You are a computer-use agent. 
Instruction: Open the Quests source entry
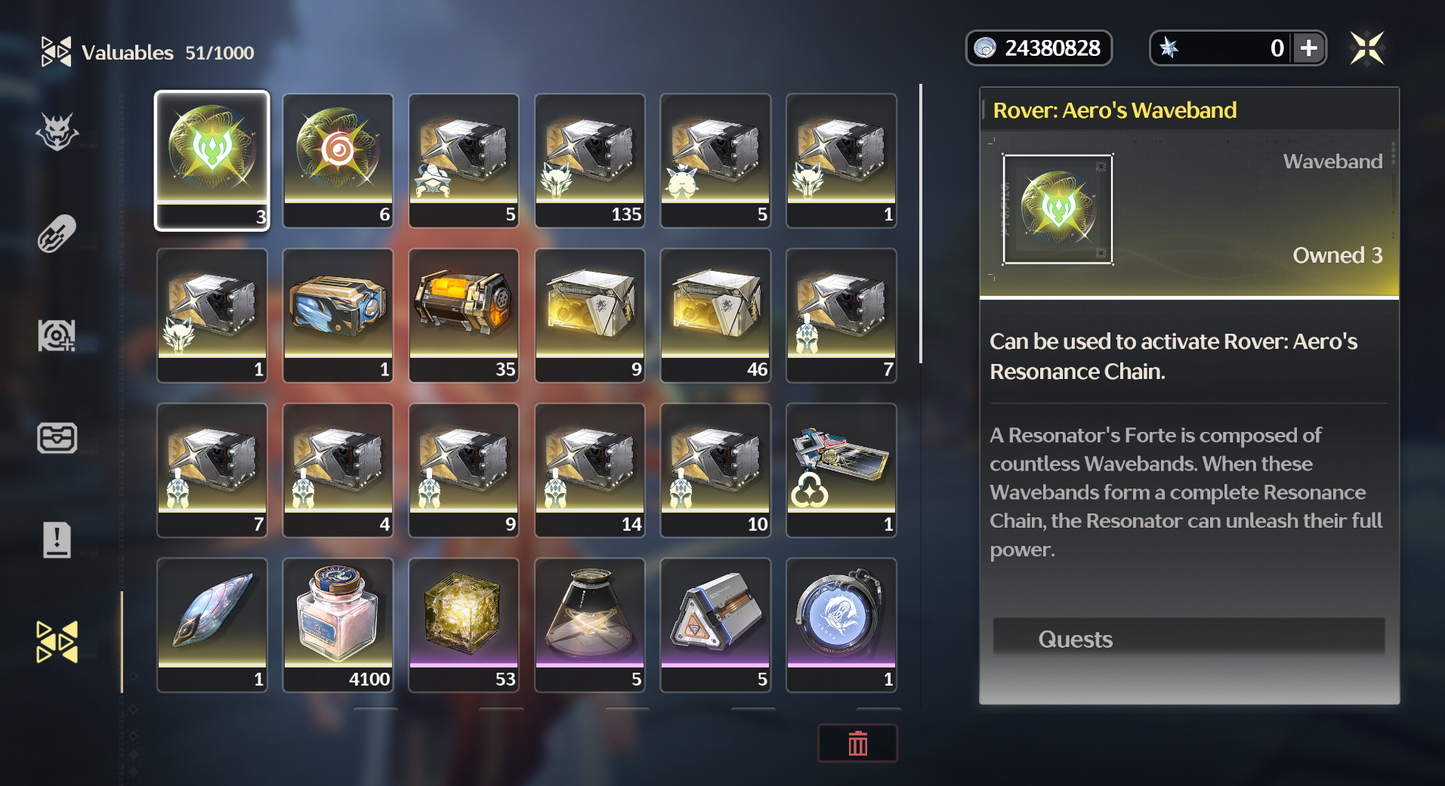pyautogui.click(x=1188, y=639)
